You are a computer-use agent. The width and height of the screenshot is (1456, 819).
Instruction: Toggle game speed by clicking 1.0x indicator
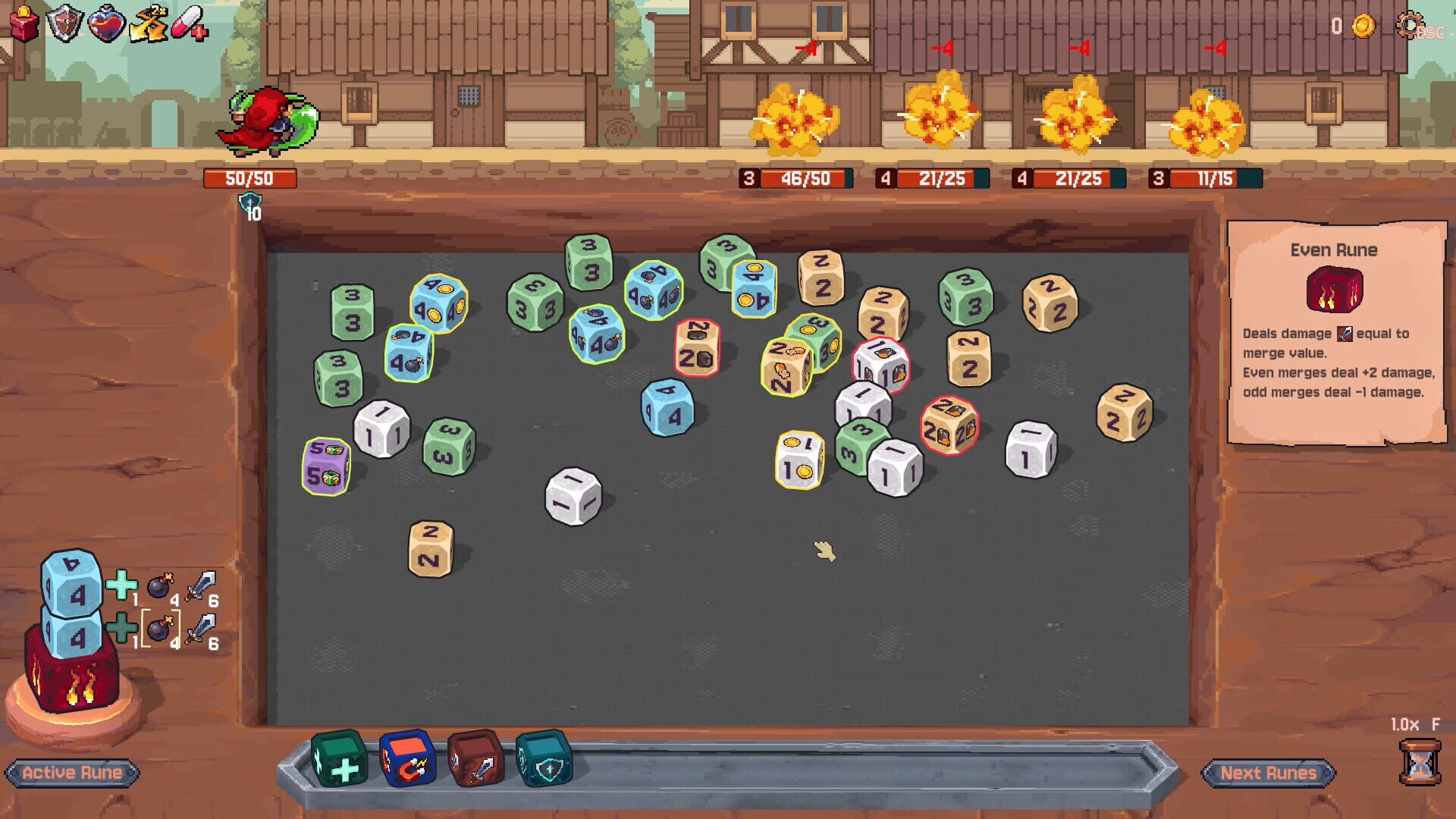(1420, 724)
